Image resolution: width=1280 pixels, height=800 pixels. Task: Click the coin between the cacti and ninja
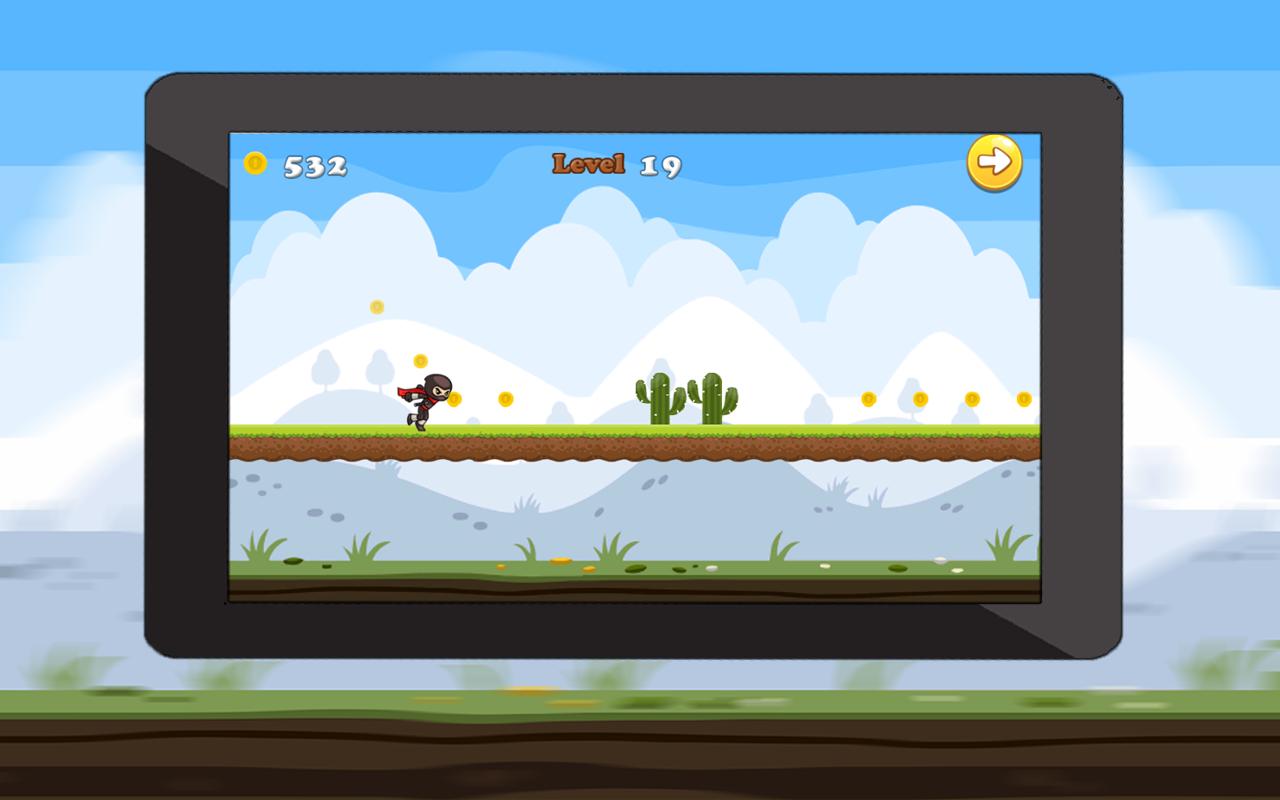point(503,398)
